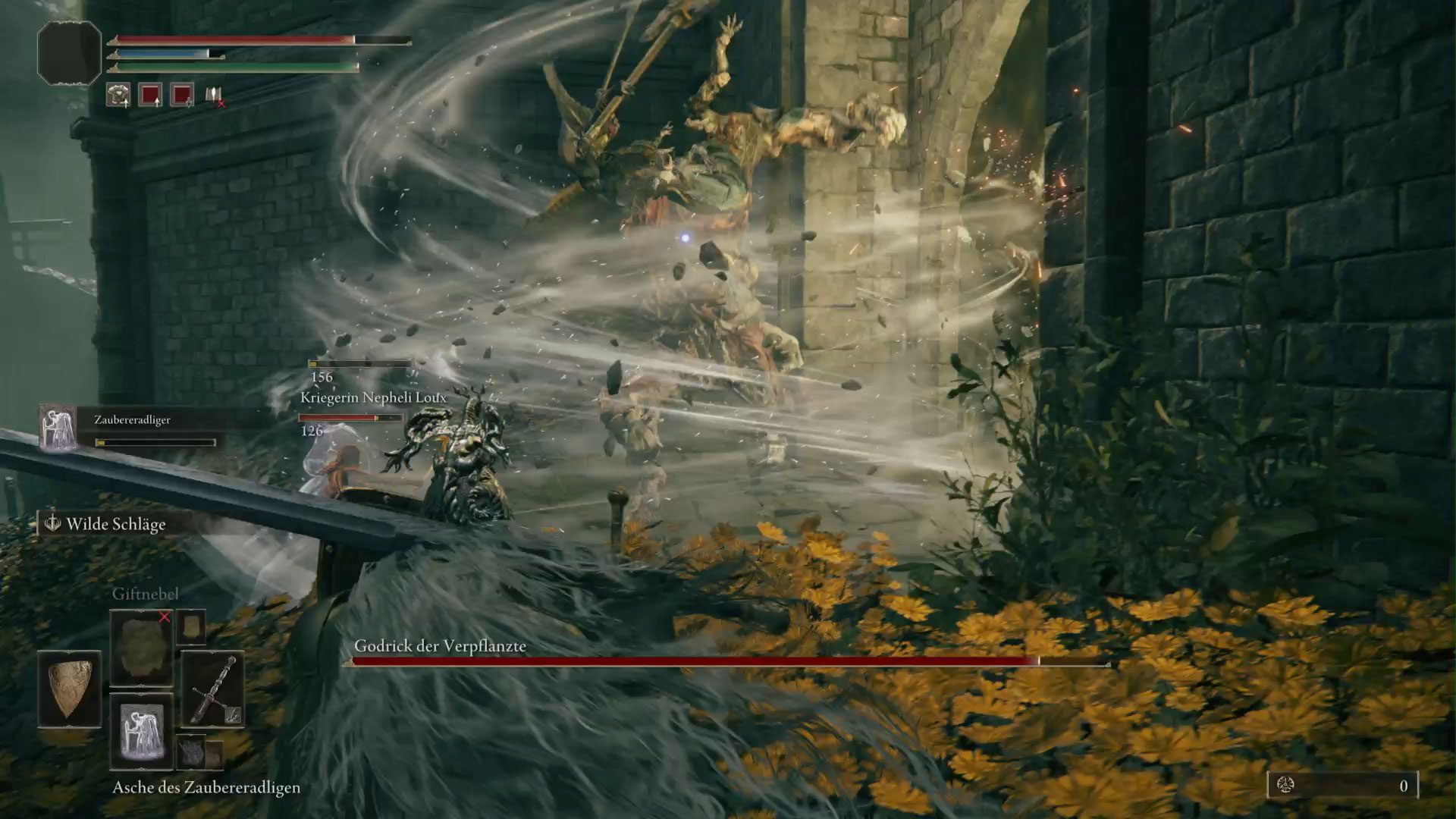1456x819 pixels.
Task: Click the equipped shield slot
Action: [69, 688]
